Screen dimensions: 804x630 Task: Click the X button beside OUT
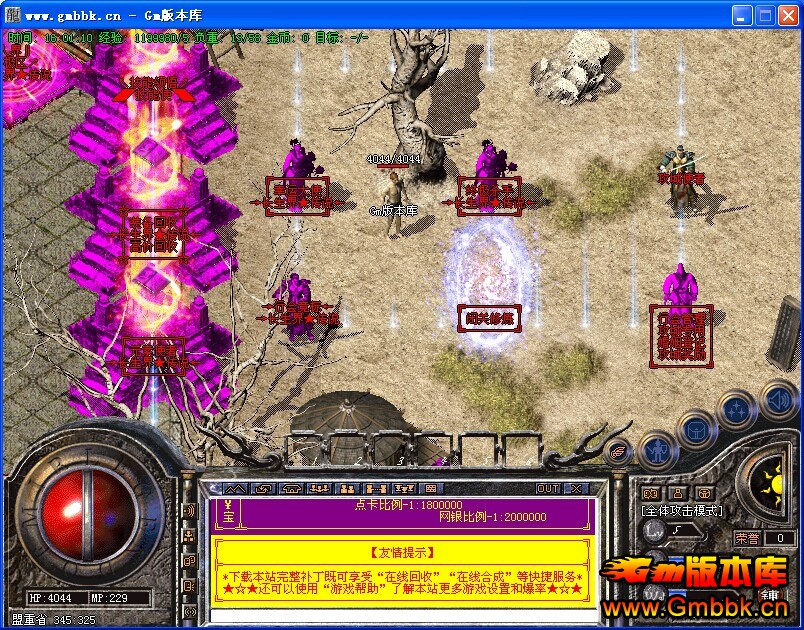coord(575,488)
